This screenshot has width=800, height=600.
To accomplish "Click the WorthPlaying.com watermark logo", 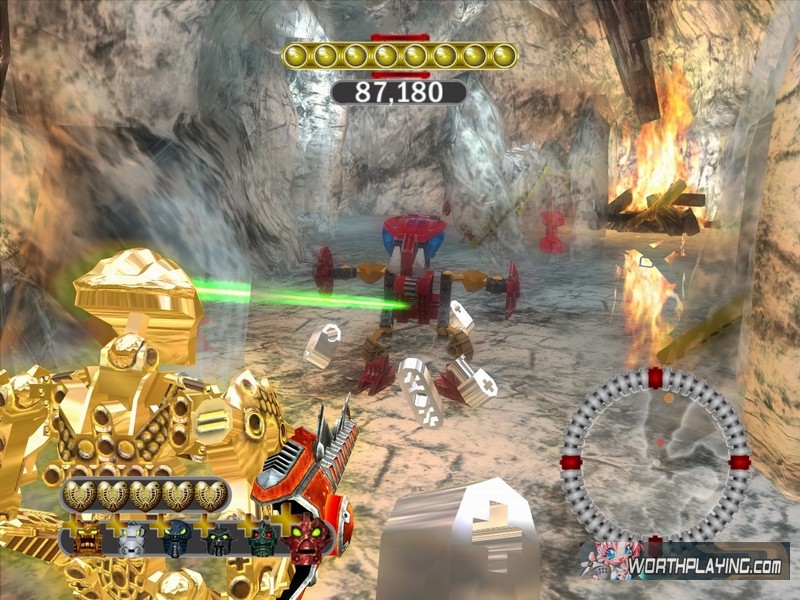I will click(x=684, y=562).
